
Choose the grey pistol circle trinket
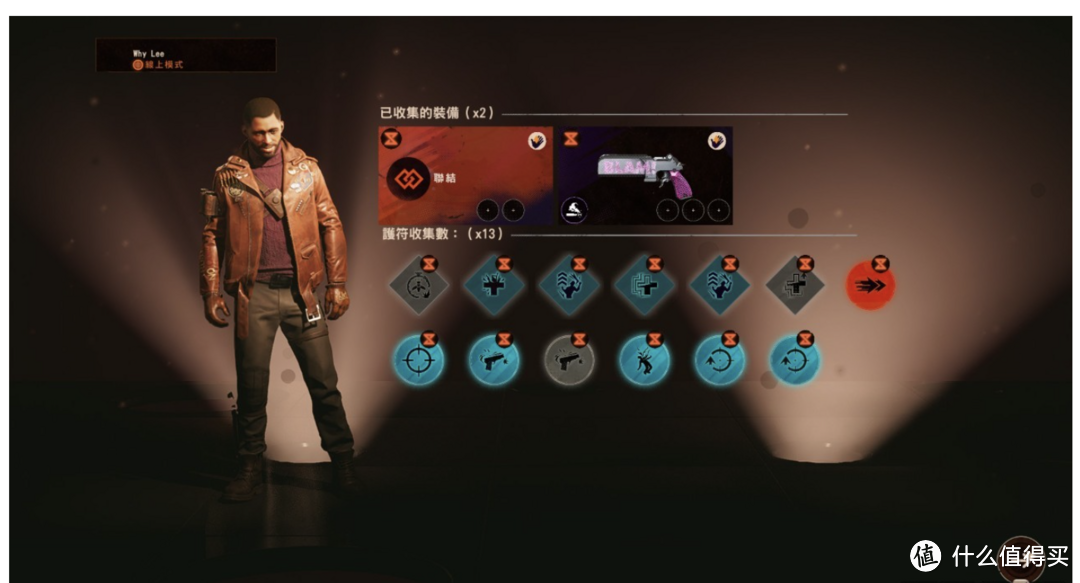[569, 358]
